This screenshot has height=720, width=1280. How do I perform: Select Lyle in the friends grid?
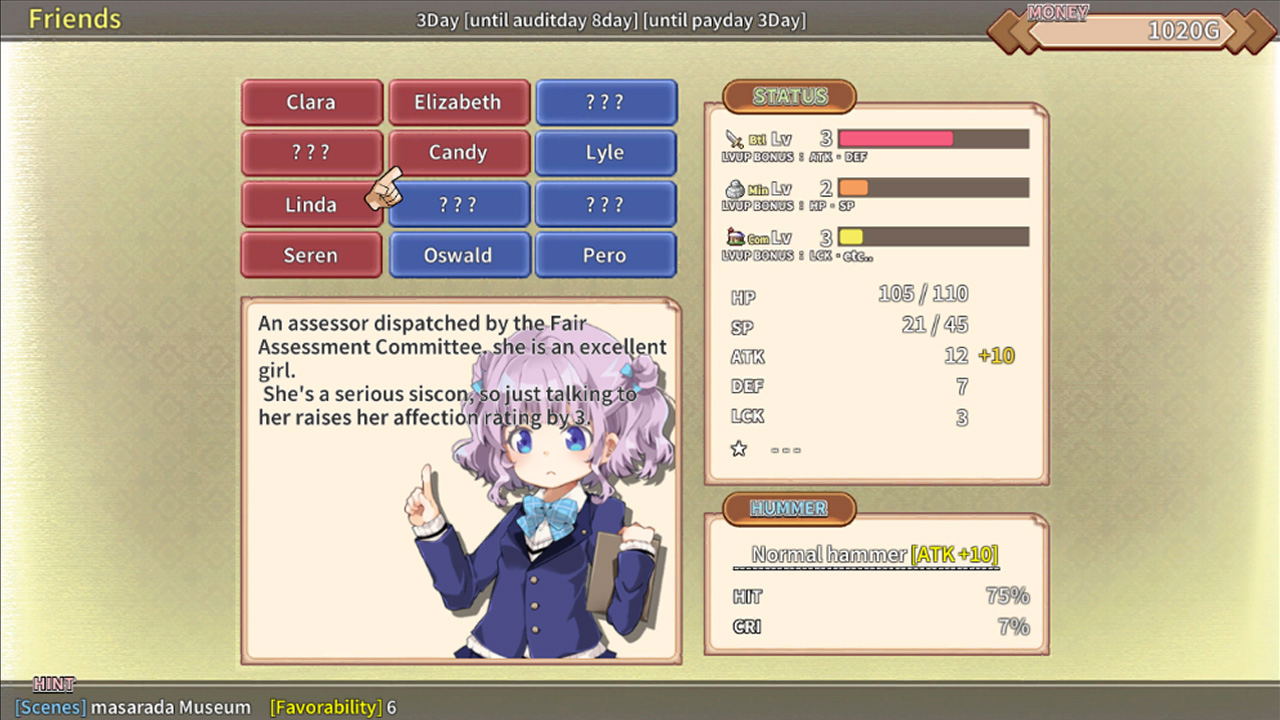pyautogui.click(x=606, y=152)
